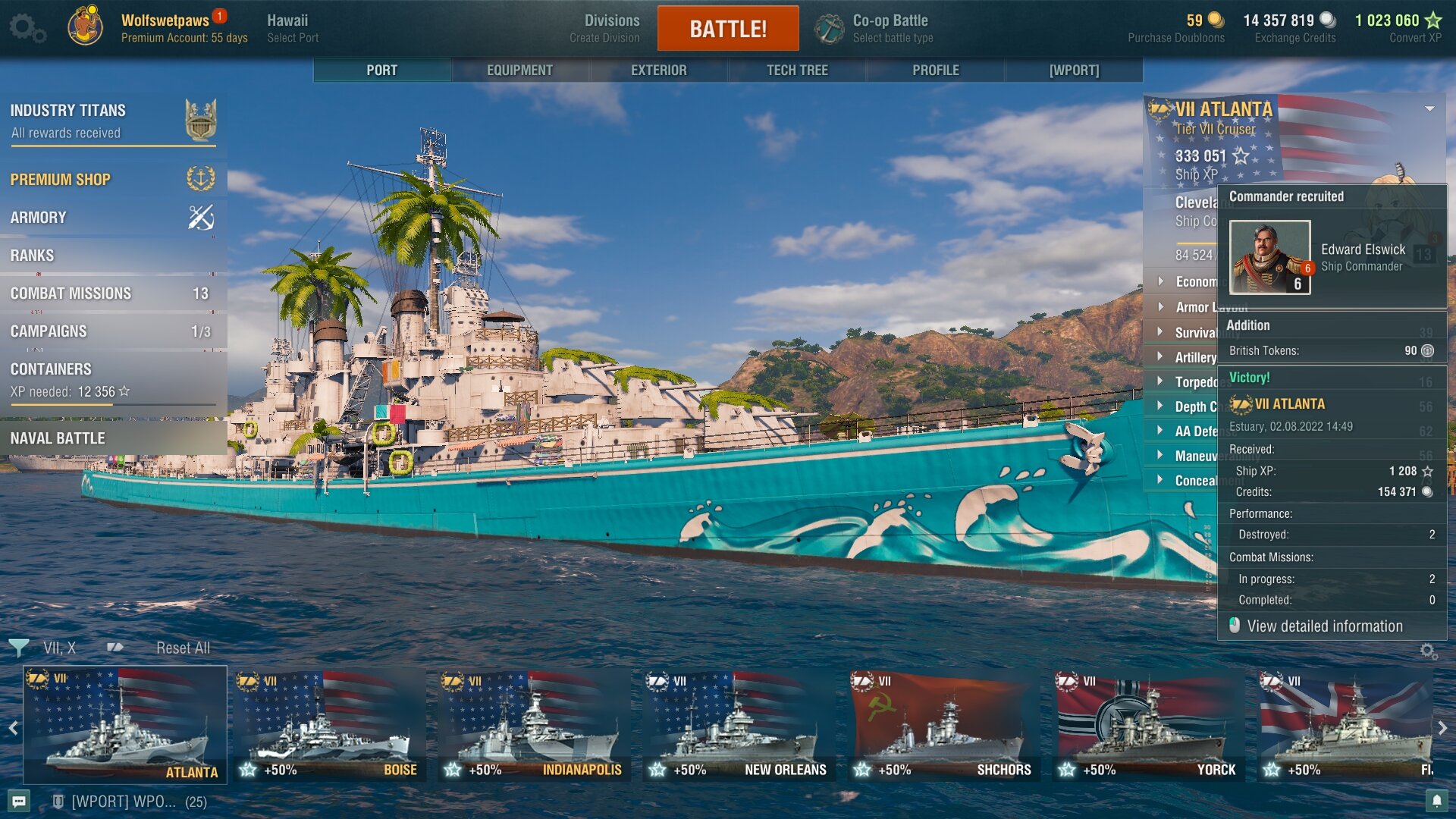1456x819 pixels.
Task: Reset All ship filters
Action: [x=183, y=648]
